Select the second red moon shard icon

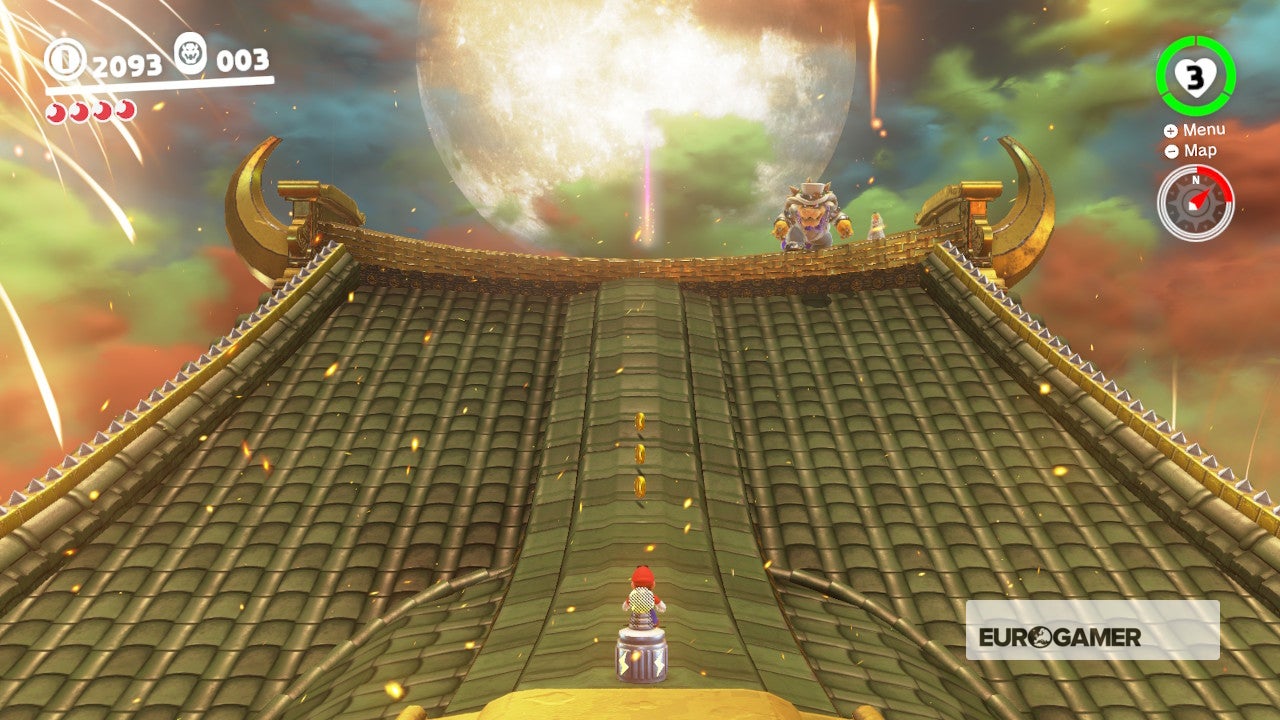coord(78,112)
